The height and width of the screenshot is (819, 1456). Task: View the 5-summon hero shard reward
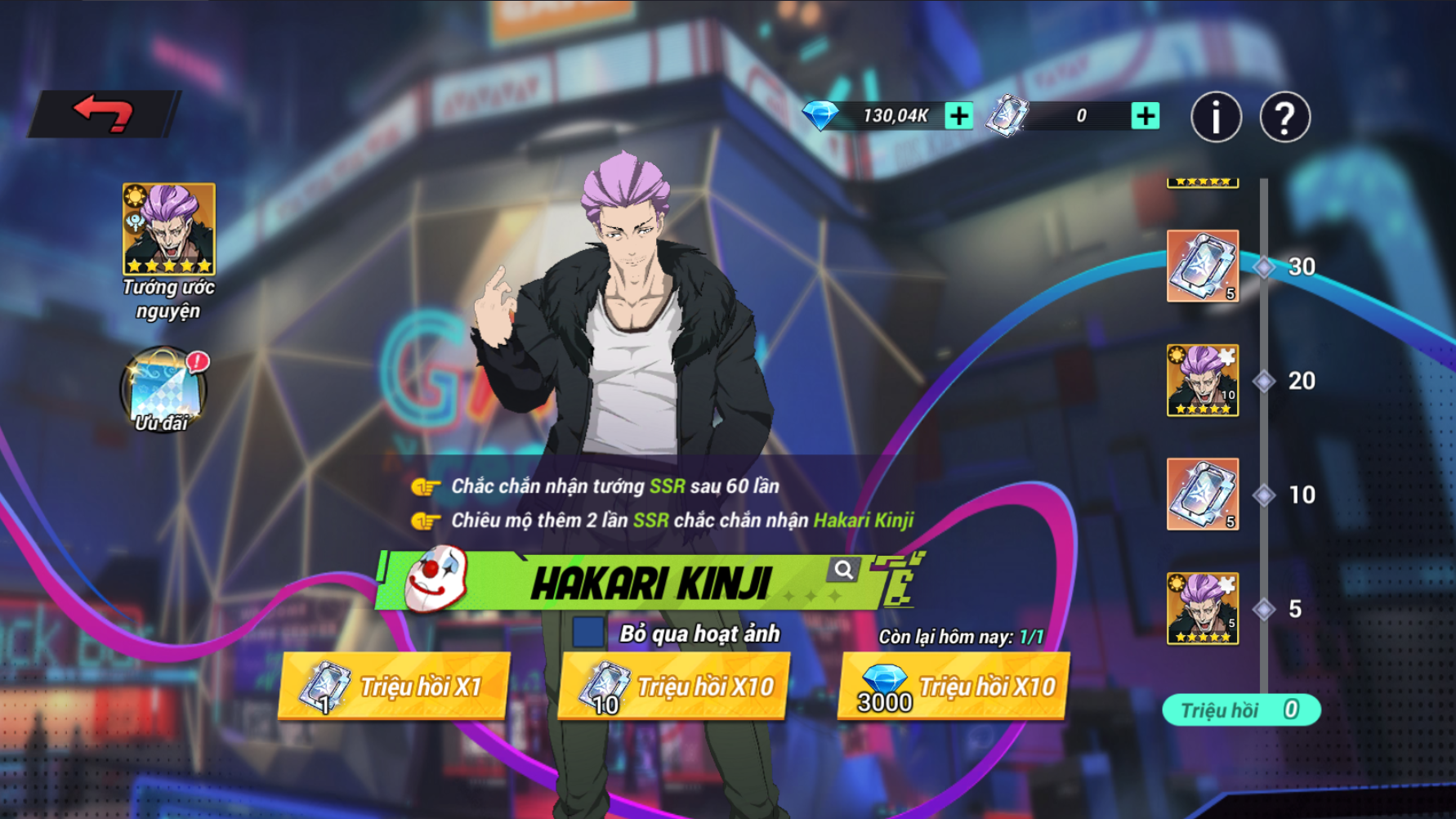1202,608
